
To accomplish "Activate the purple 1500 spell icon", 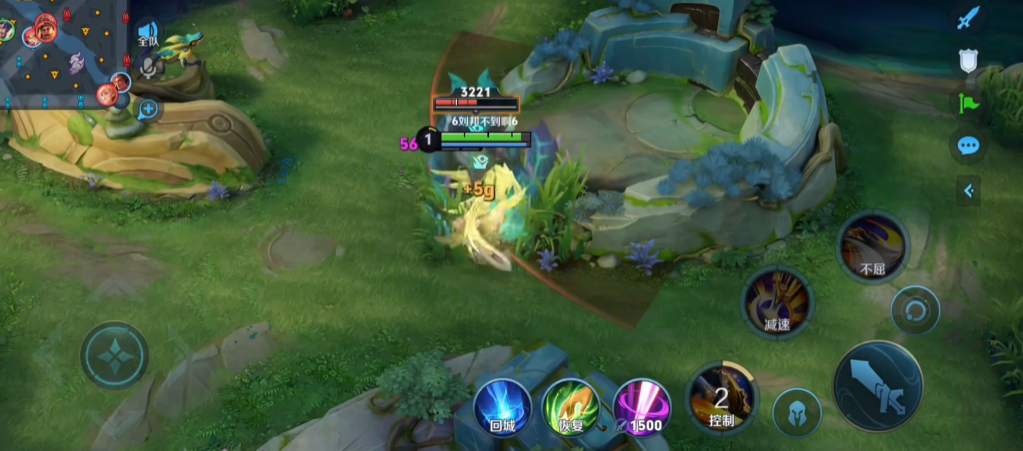I will tap(641, 407).
